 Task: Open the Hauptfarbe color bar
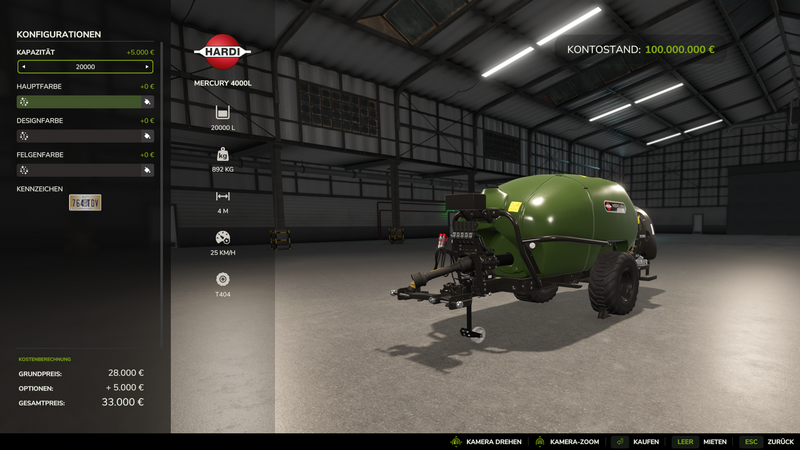(x=80, y=101)
